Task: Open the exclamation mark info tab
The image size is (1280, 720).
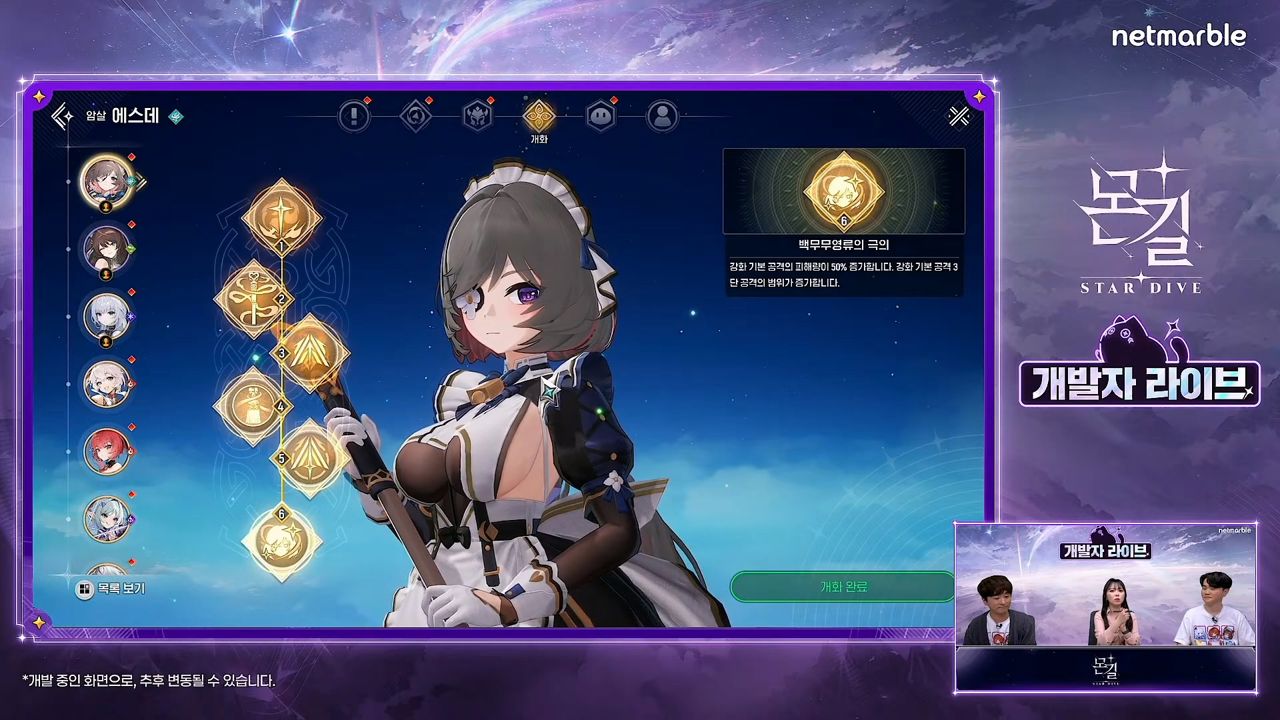Action: point(354,117)
